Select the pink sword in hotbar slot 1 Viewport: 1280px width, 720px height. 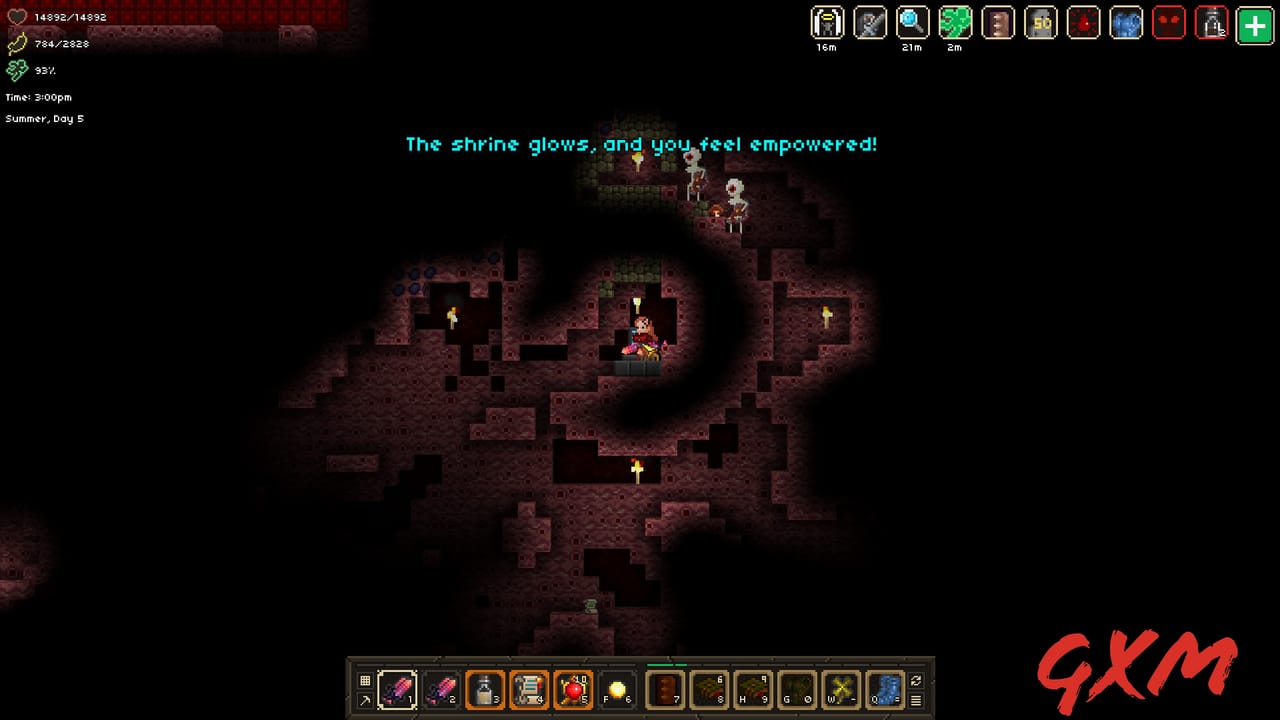coord(397,688)
